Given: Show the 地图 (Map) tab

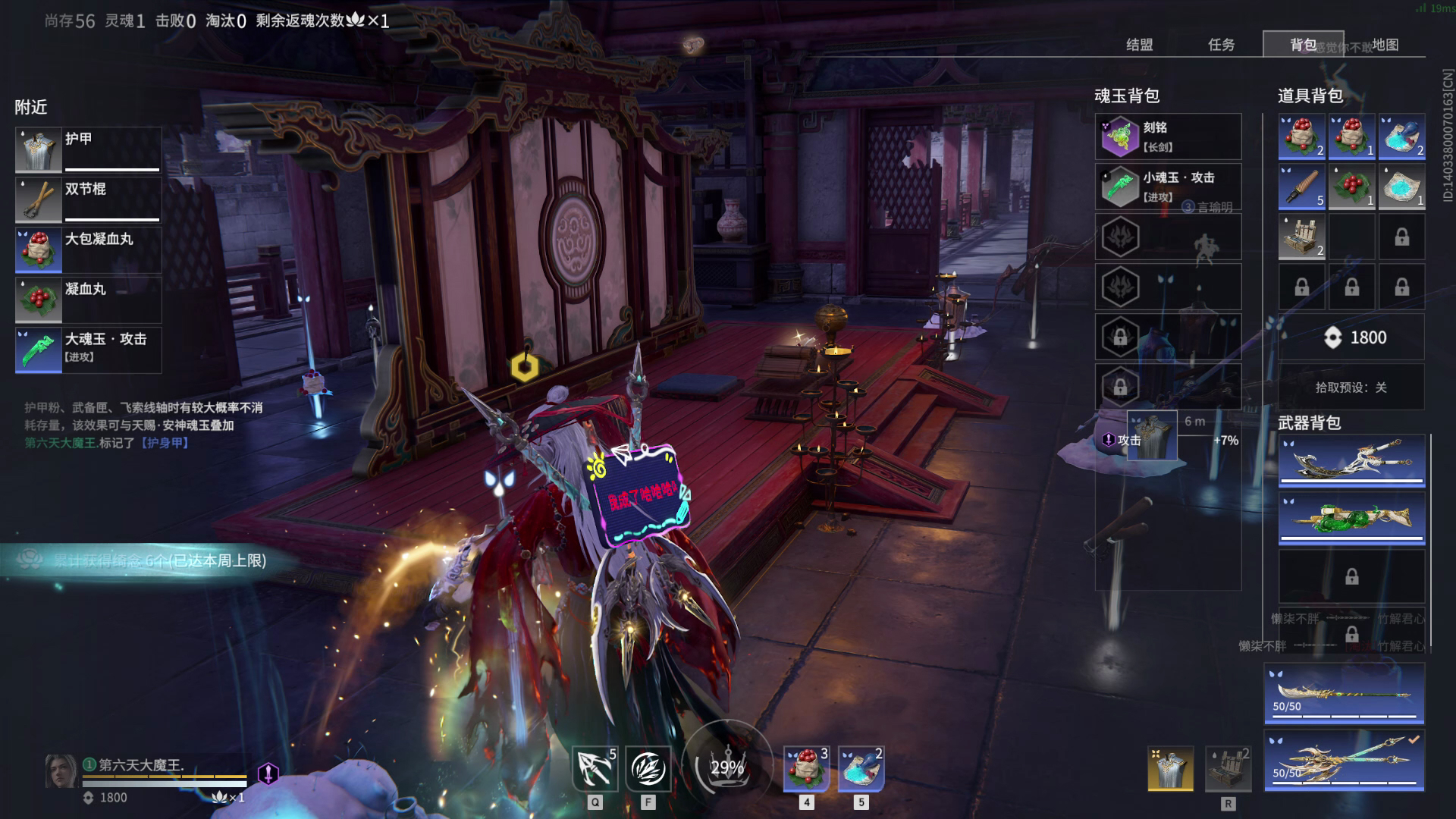Looking at the screenshot, I should pos(1385,45).
